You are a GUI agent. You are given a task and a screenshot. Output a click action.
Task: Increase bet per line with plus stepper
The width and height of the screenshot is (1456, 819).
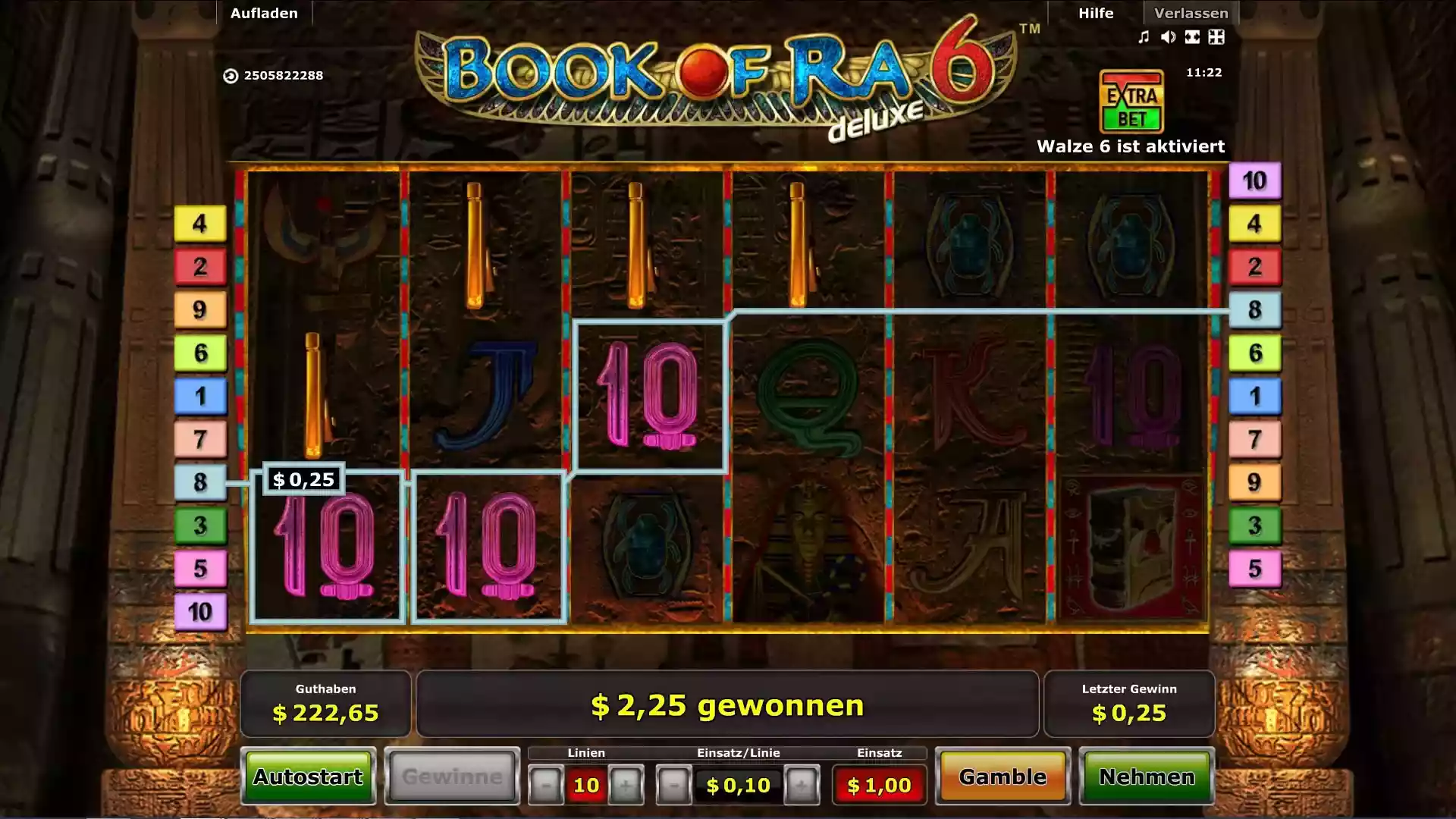[802, 785]
